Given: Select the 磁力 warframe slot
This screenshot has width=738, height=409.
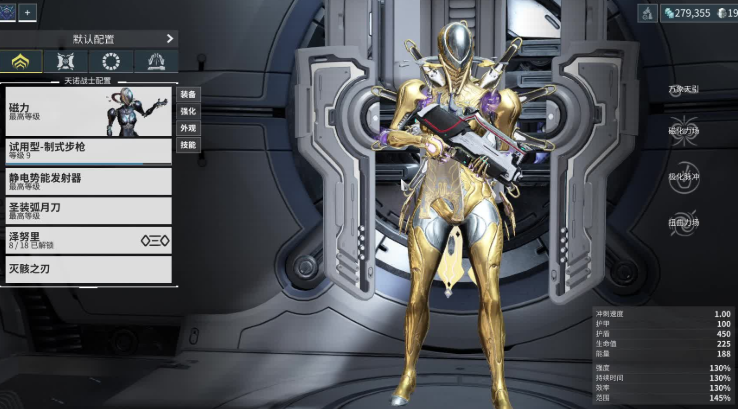Looking at the screenshot, I should pyautogui.click(x=88, y=109).
